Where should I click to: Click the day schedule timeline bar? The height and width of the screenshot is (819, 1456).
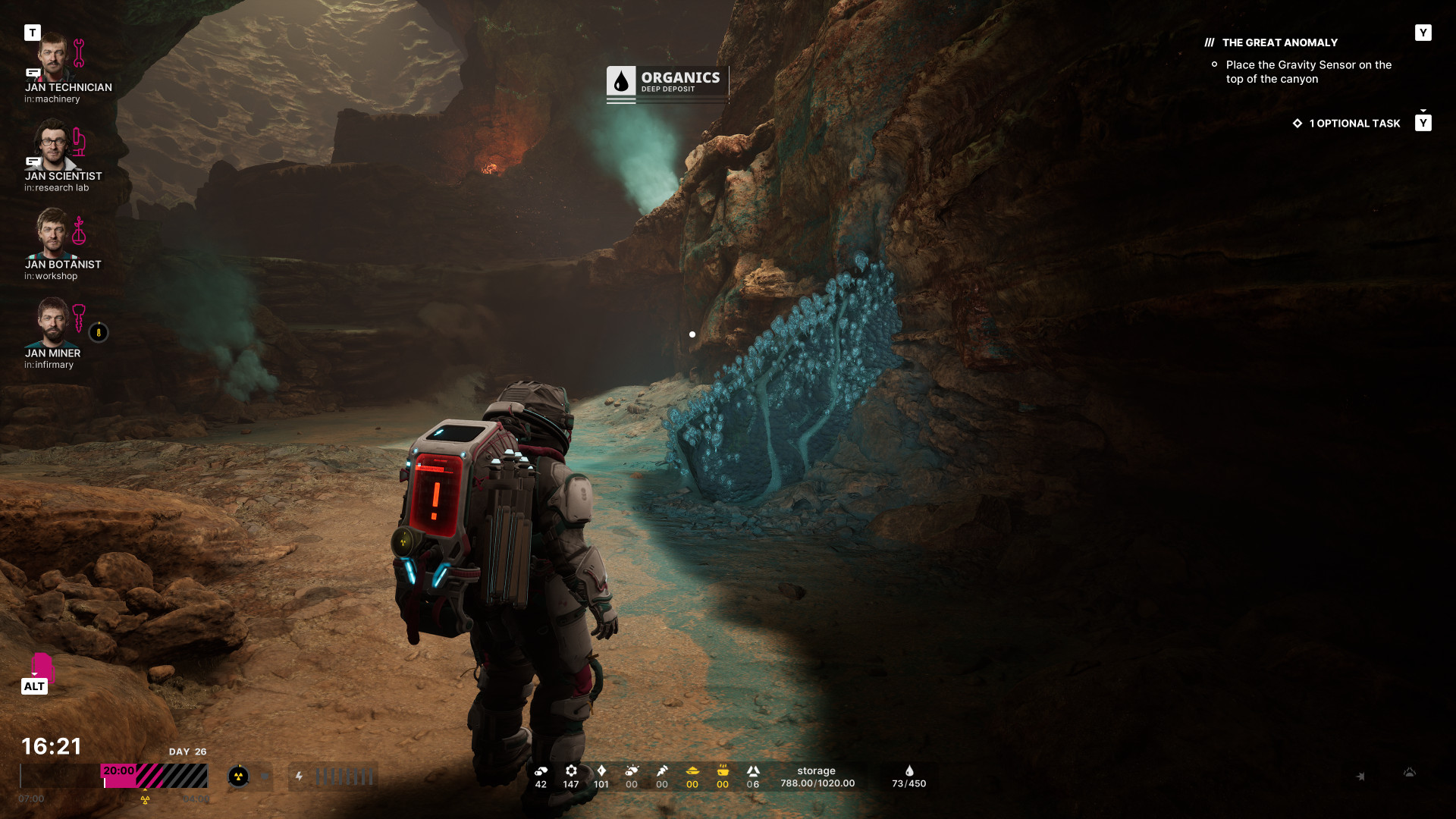tap(114, 776)
